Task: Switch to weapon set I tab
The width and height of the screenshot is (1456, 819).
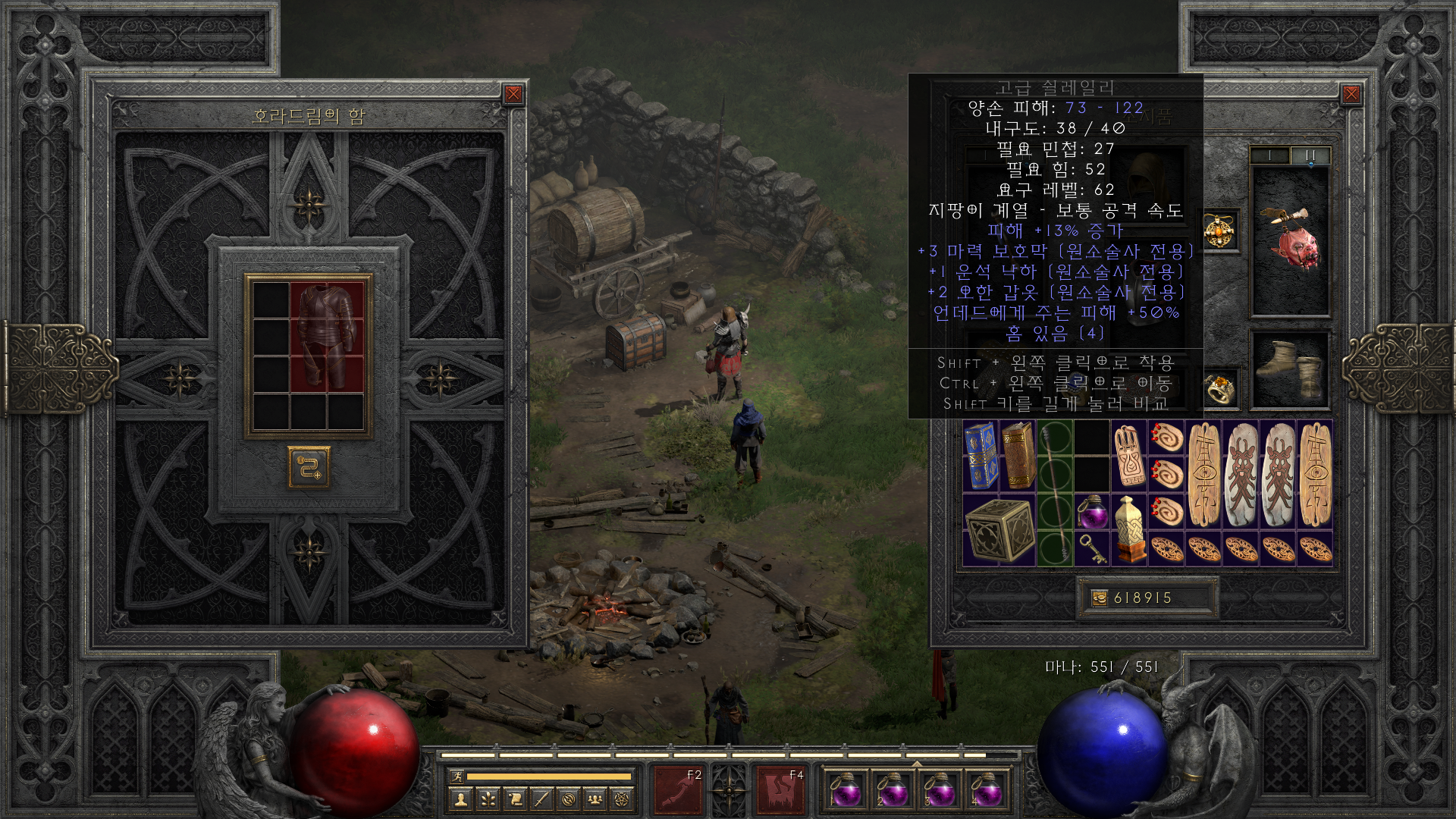Action: (1269, 155)
